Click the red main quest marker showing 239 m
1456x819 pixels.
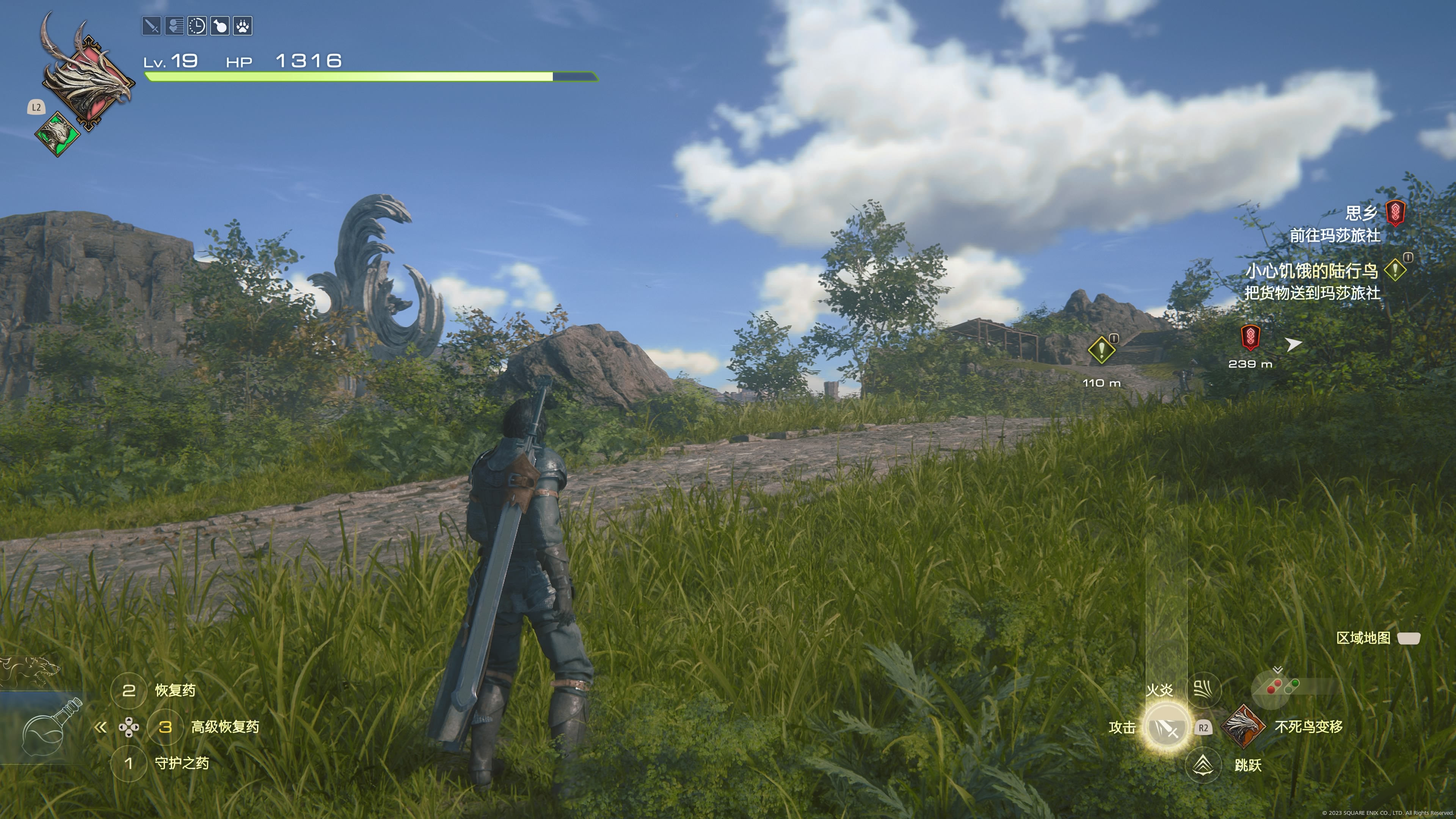click(x=1250, y=338)
